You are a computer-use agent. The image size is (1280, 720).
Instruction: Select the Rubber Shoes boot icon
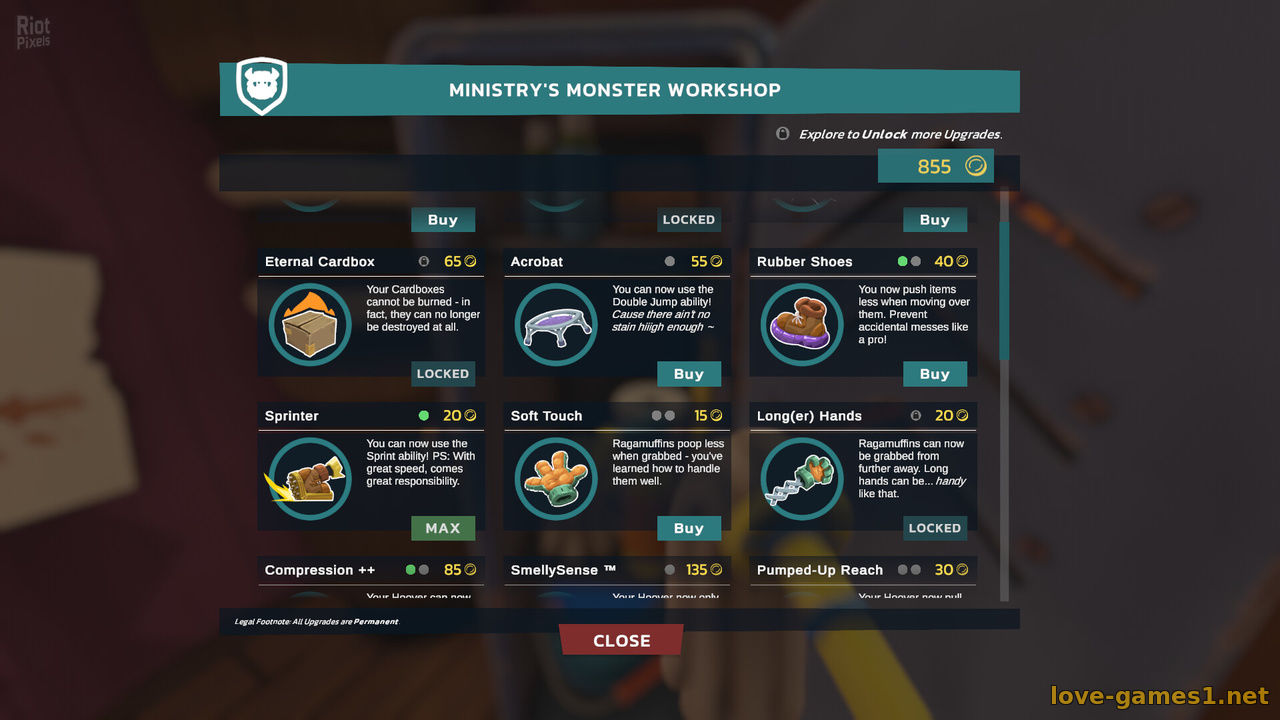pyautogui.click(x=802, y=325)
